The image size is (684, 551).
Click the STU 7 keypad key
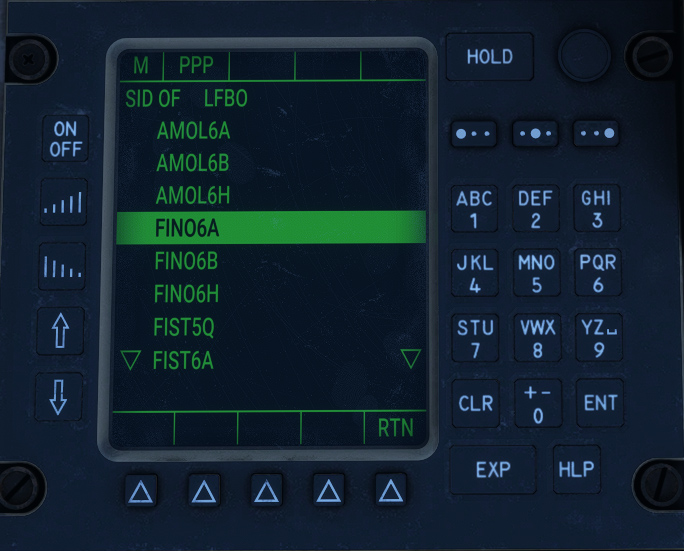474,338
